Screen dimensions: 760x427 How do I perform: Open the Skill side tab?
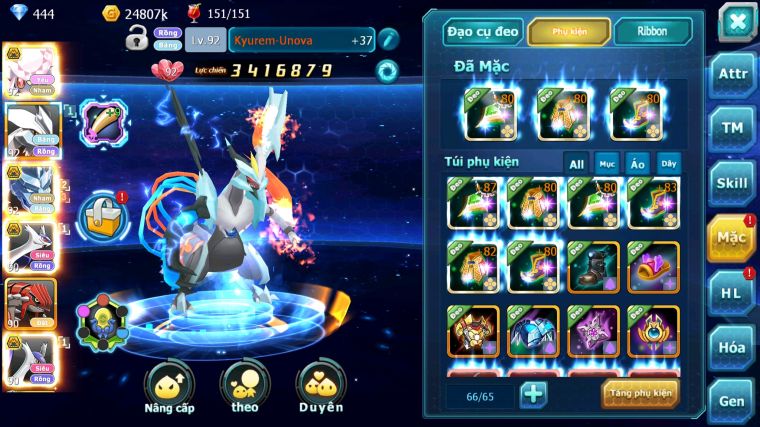[x=732, y=183]
